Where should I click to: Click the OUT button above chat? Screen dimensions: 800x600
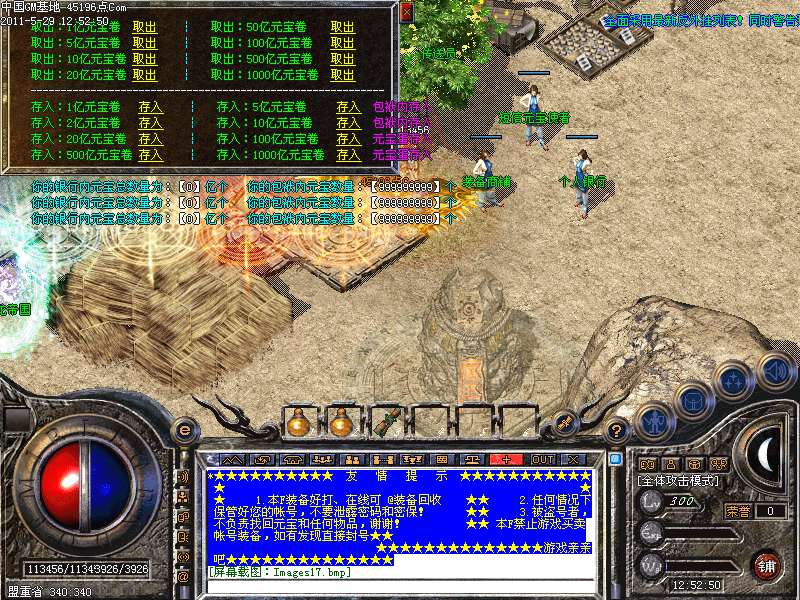pos(542,459)
